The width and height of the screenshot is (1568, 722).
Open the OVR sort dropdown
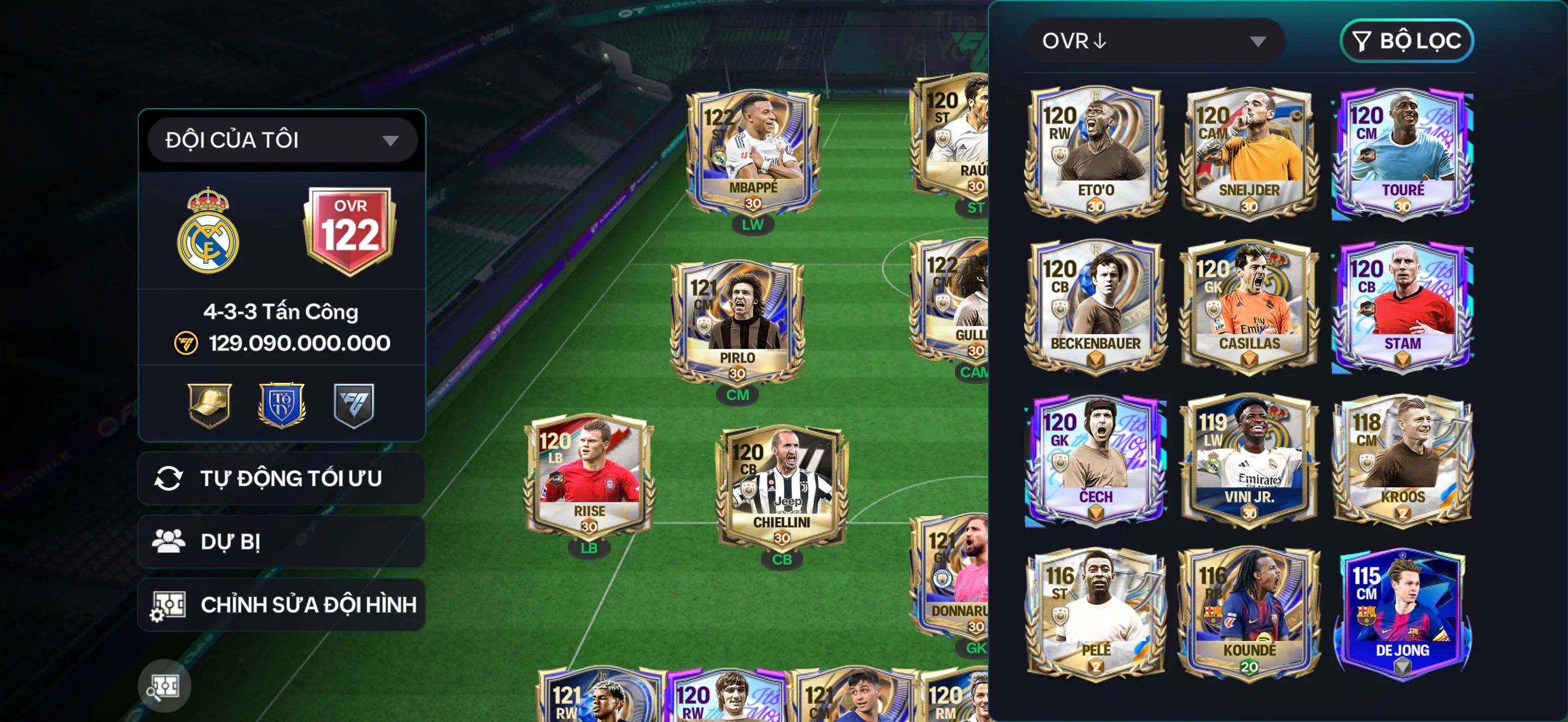tap(1154, 41)
